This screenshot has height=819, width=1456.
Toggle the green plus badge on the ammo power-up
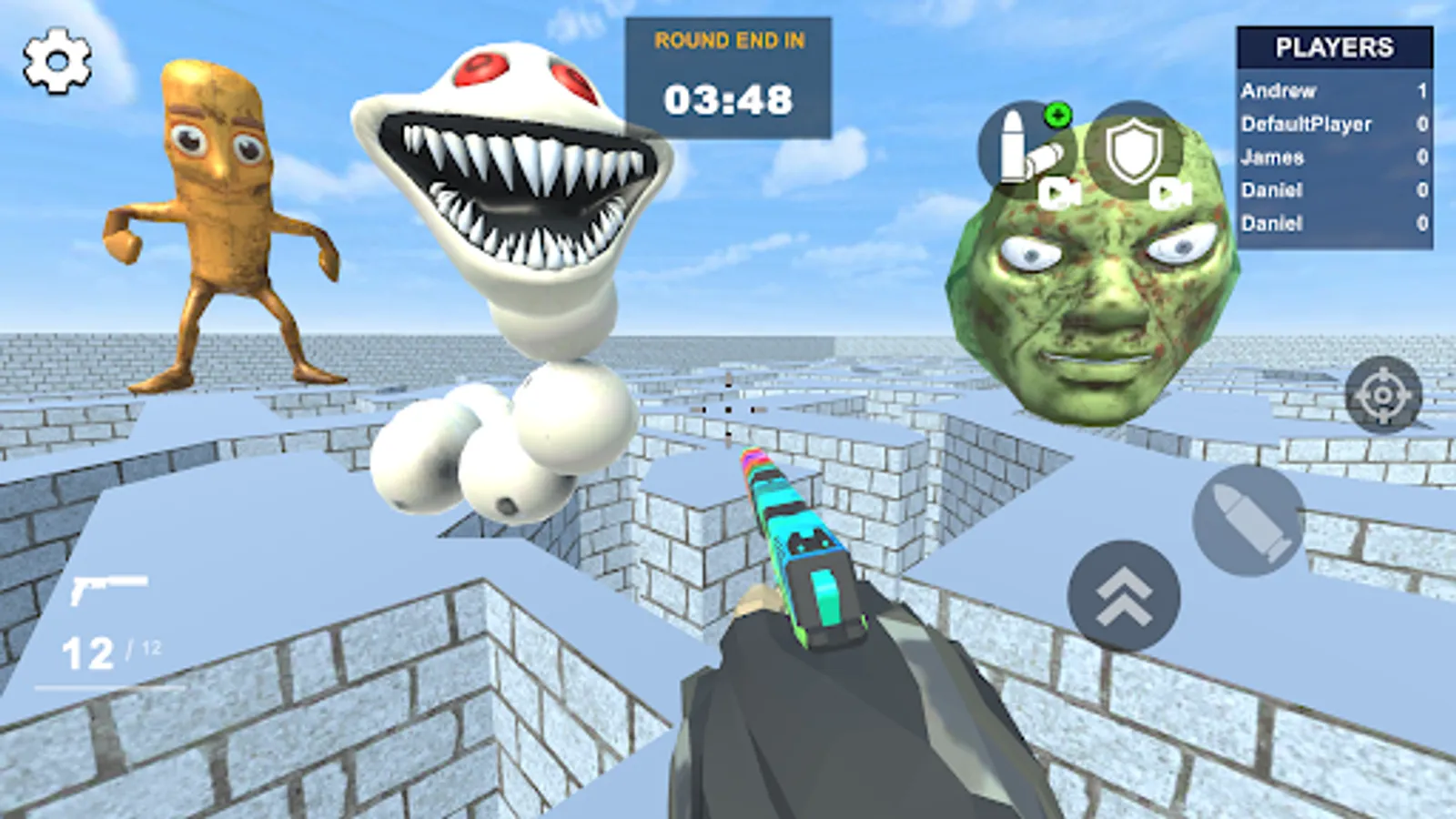pyautogui.click(x=1058, y=116)
